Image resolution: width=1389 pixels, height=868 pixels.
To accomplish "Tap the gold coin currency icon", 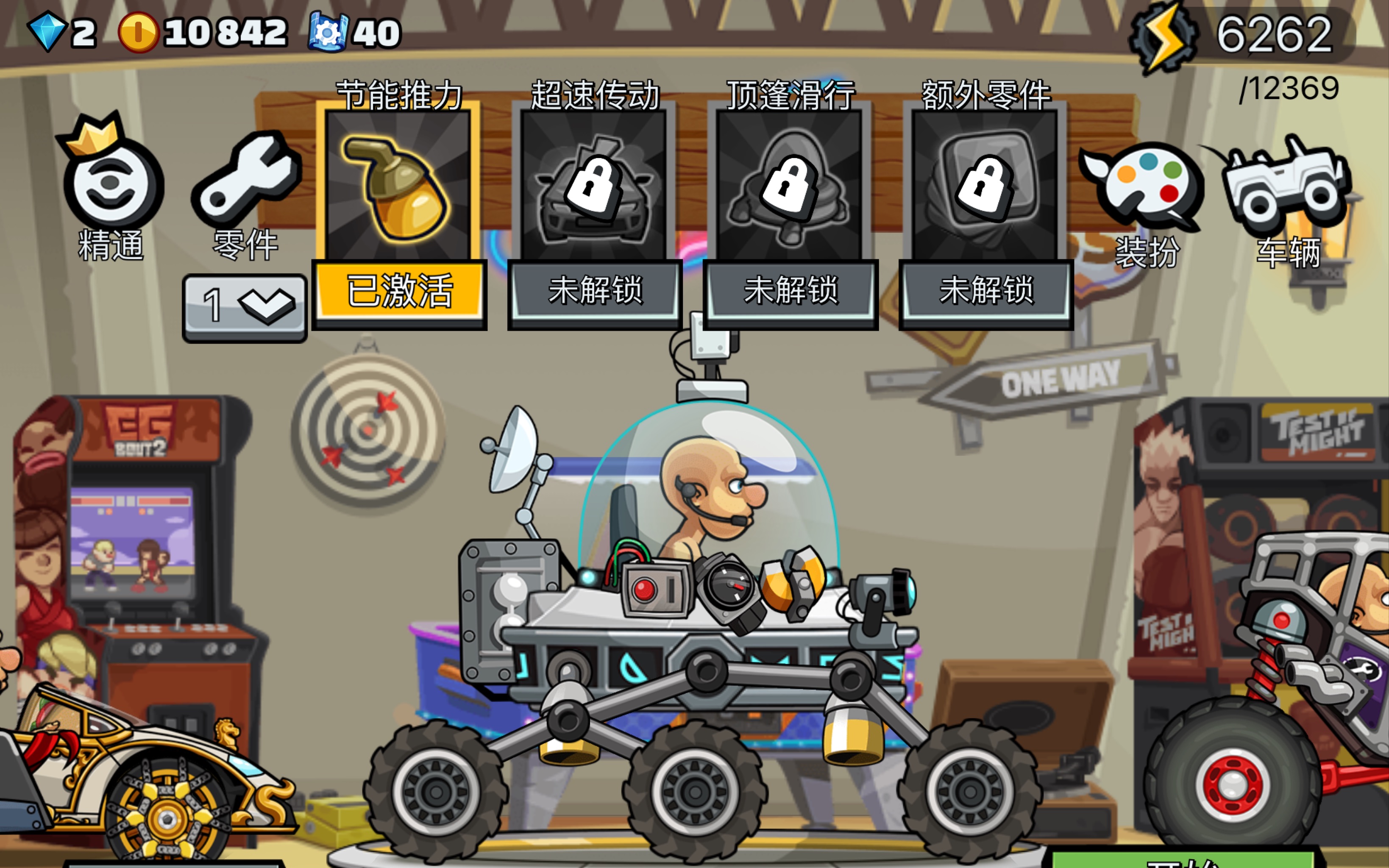I will click(138, 32).
